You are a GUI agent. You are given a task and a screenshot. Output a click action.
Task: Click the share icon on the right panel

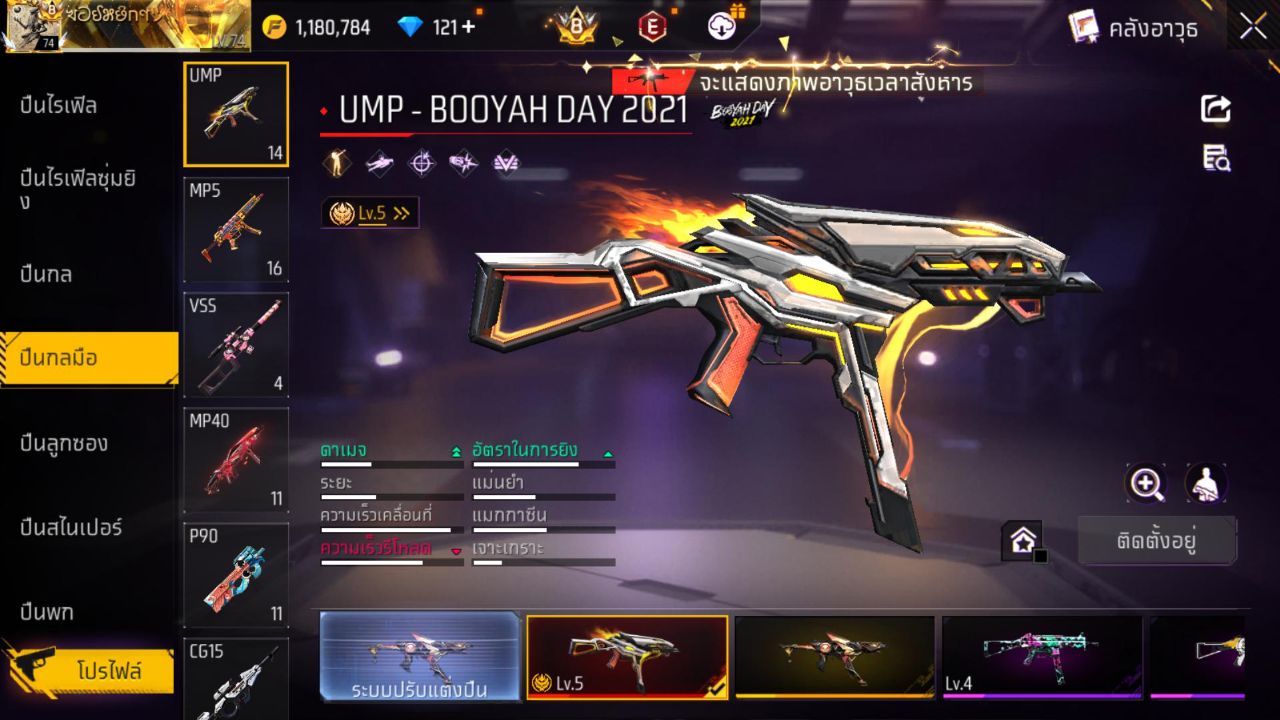(x=1215, y=110)
